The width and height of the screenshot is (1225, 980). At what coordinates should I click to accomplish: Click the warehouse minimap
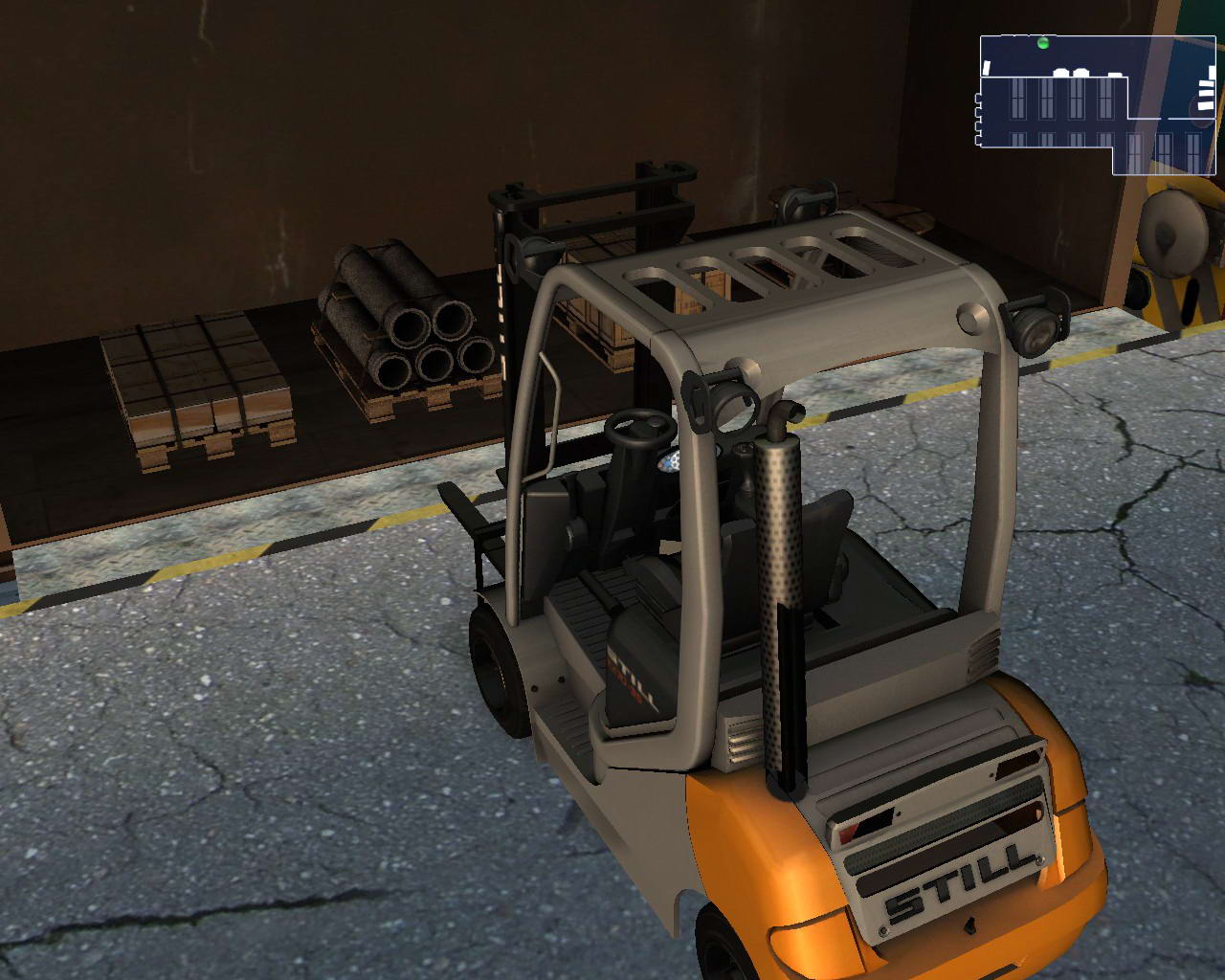[x=1097, y=105]
